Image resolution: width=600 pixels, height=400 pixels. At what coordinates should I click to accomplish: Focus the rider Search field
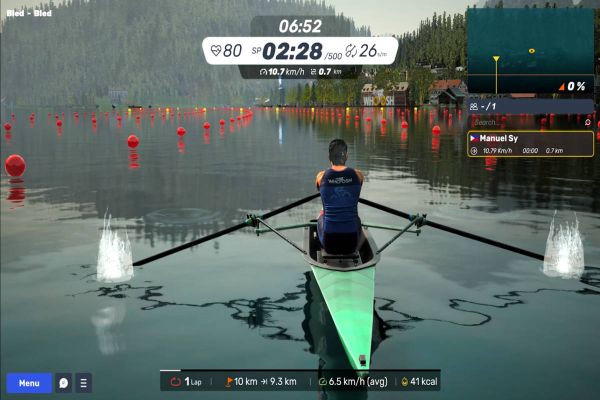click(x=520, y=121)
